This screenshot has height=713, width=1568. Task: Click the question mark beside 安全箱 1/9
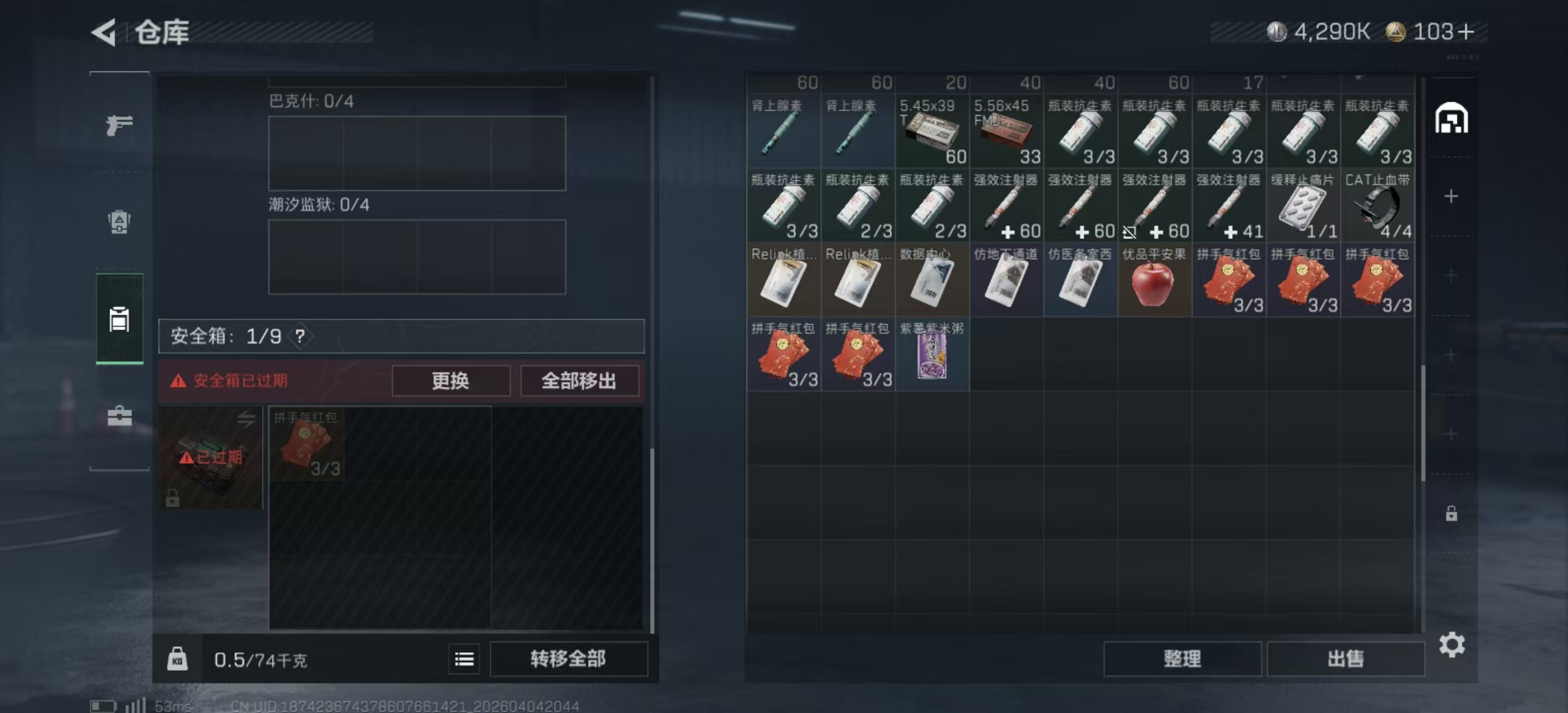(301, 336)
